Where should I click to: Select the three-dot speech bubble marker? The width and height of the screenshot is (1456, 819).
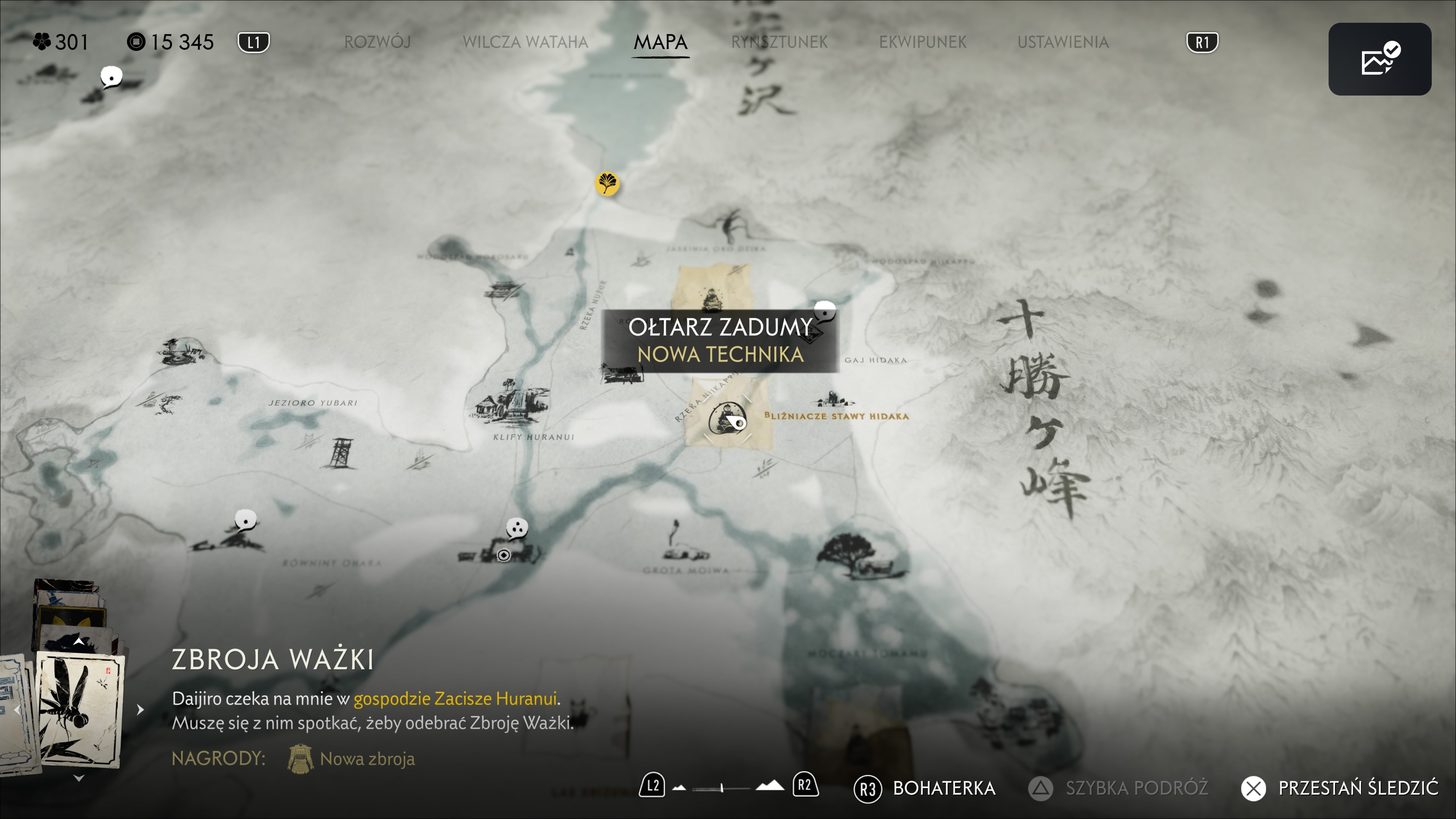coord(516,529)
